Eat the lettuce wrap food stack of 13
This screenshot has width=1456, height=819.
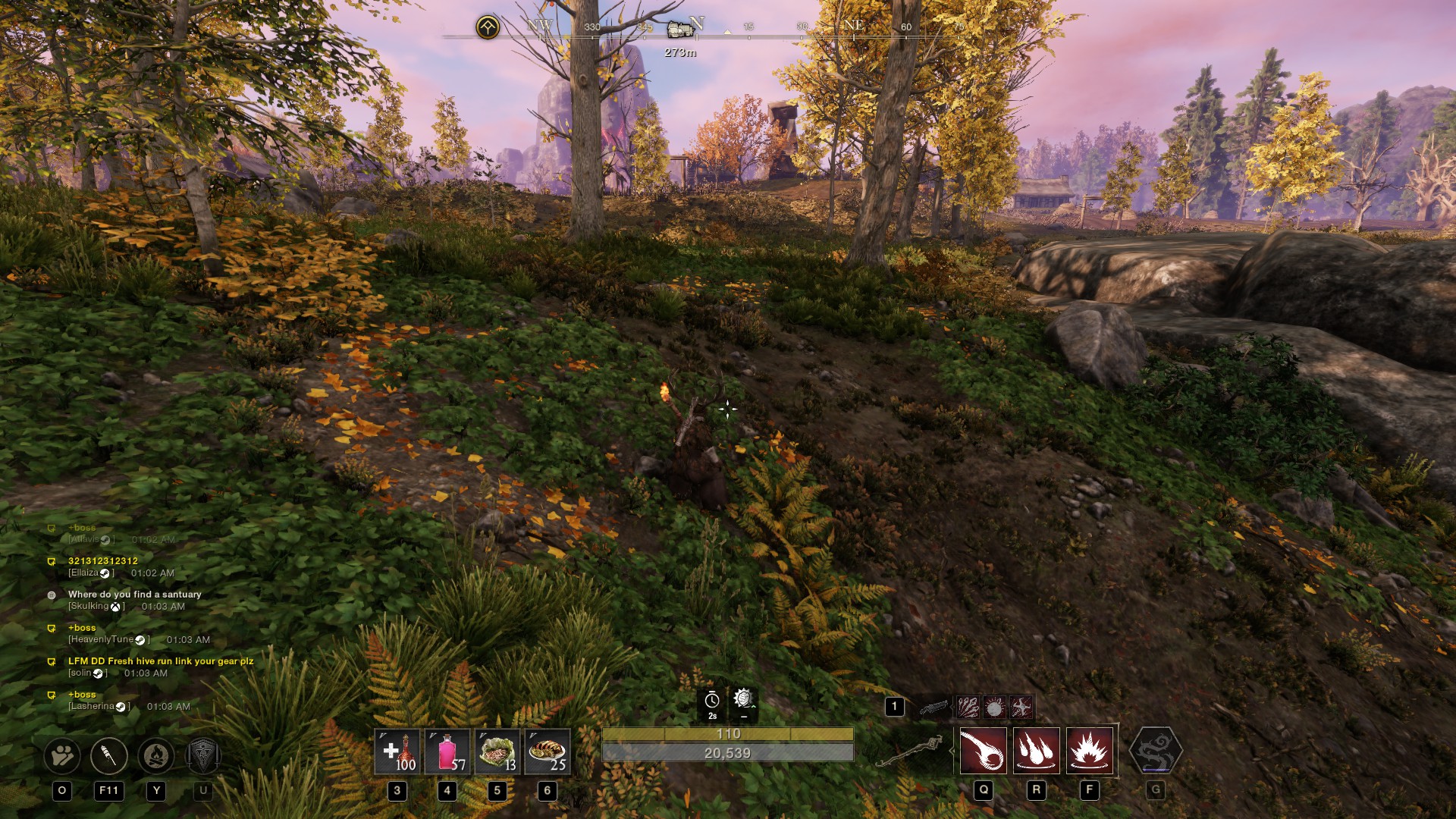(497, 752)
